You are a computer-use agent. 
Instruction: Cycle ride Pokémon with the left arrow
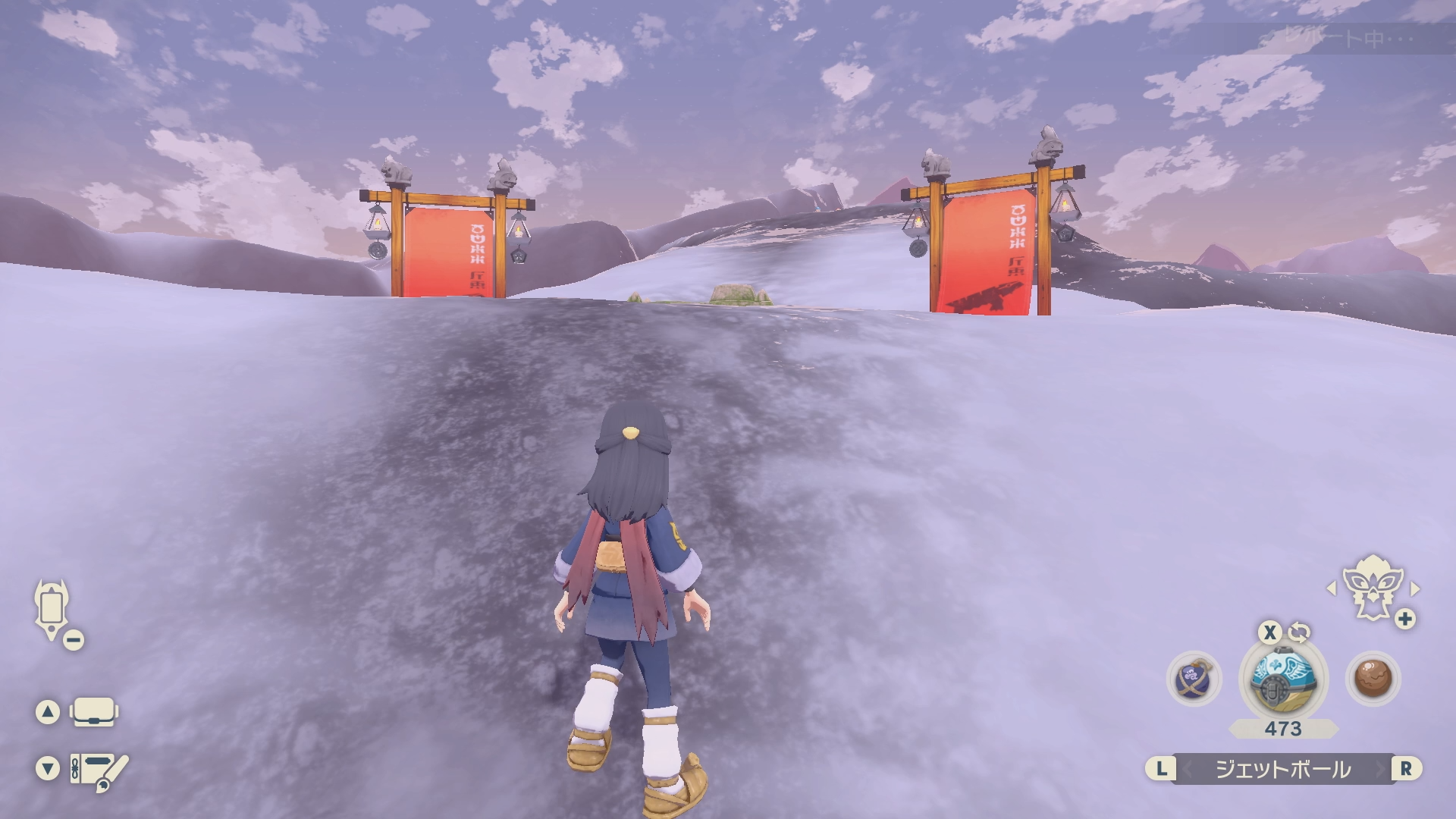pyautogui.click(x=1332, y=588)
